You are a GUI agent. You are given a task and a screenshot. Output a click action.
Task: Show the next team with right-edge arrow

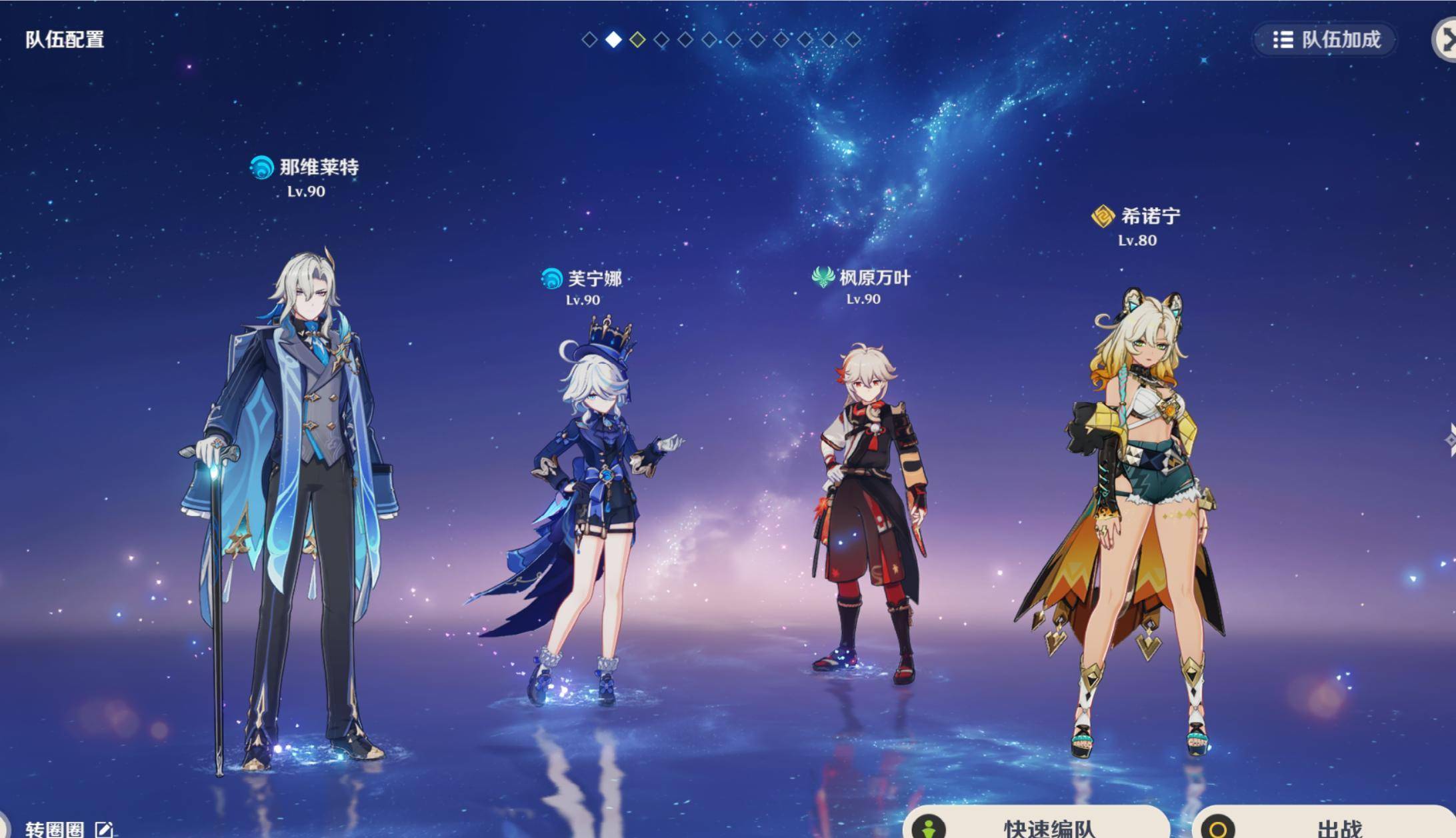(x=1449, y=440)
